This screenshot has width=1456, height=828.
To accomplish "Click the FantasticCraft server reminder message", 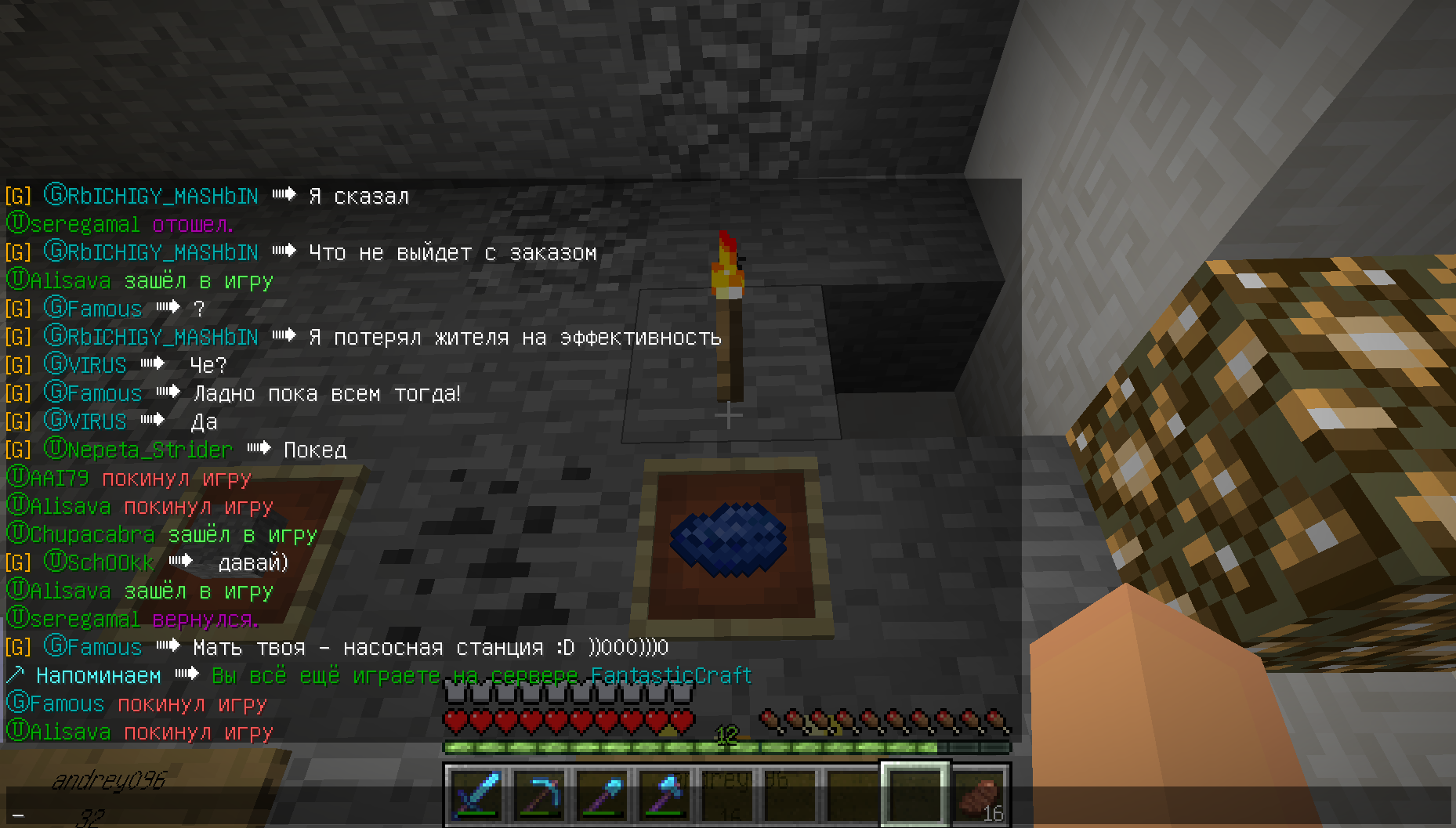I will click(x=481, y=675).
